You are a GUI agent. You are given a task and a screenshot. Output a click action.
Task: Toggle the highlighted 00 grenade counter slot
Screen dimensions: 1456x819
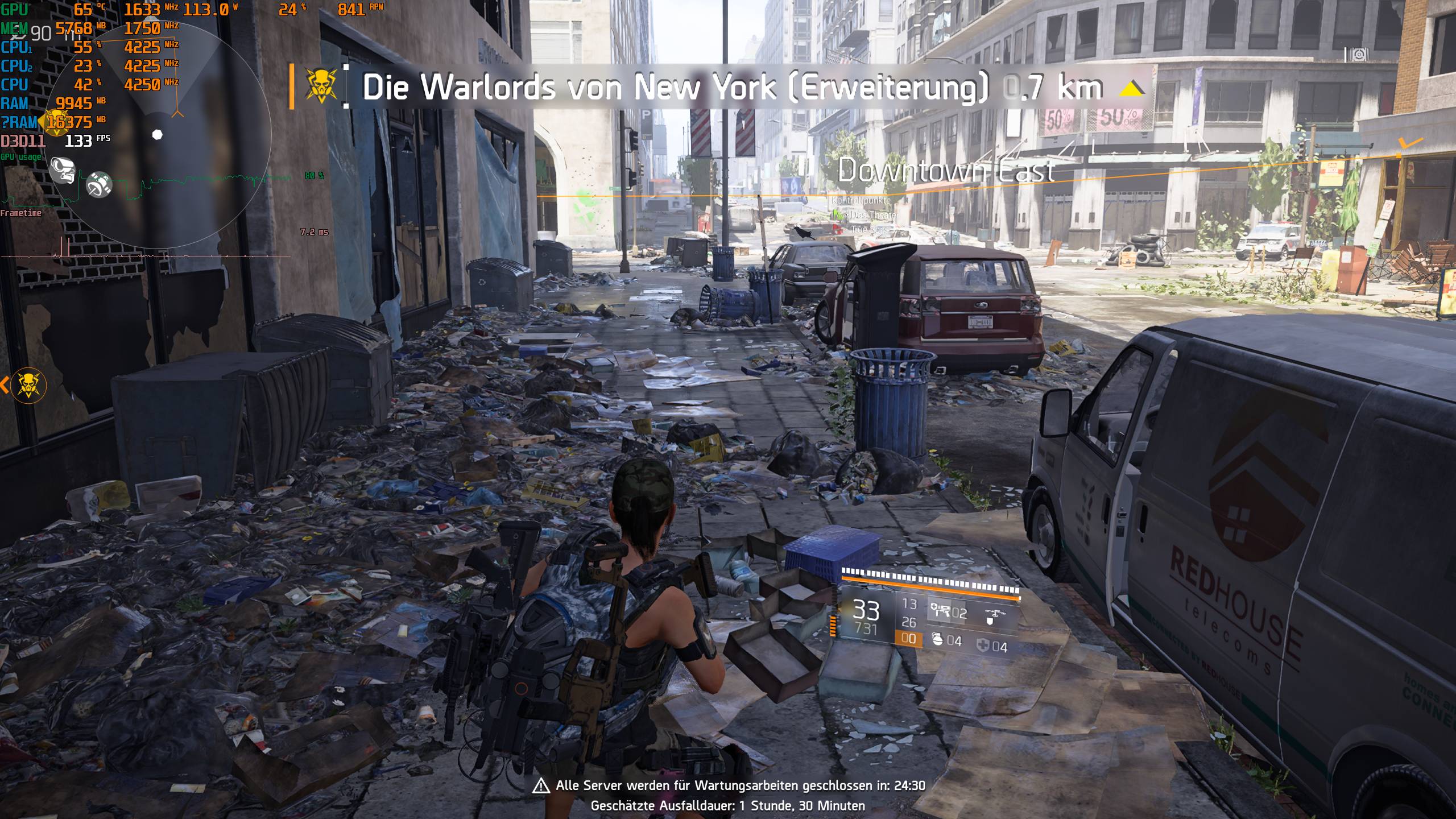909,638
